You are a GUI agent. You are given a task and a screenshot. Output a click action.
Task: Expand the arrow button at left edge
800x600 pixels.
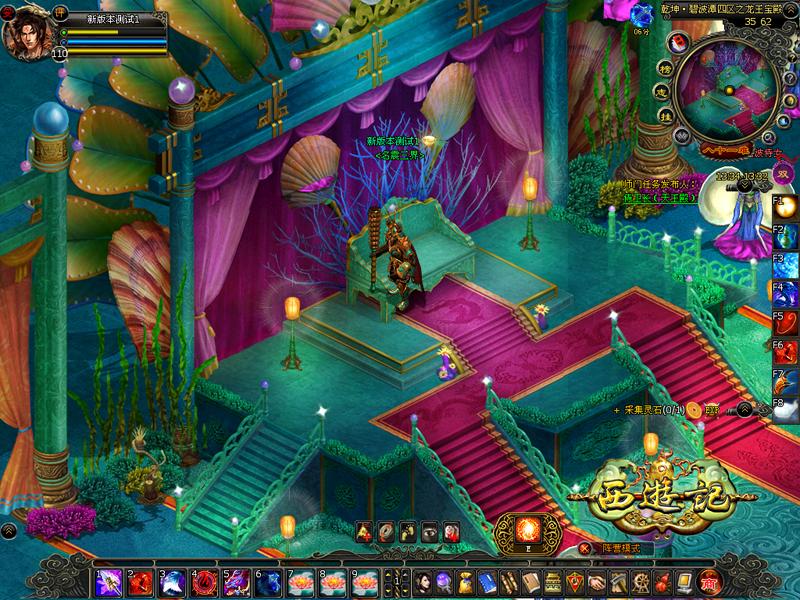(x=8, y=530)
